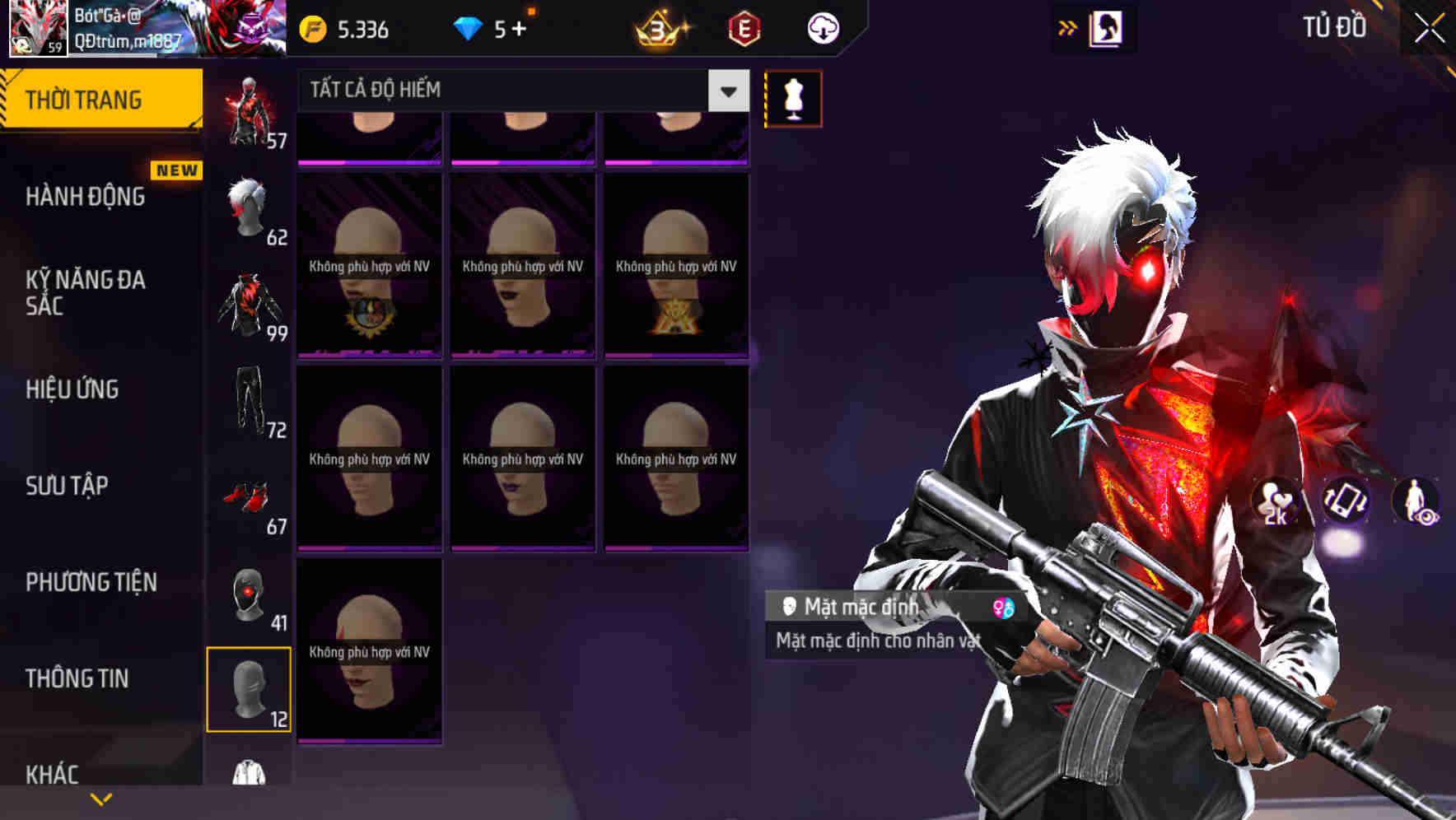Click the cloud download icon in the top bar
This screenshot has width=1456, height=820.
(x=822, y=27)
